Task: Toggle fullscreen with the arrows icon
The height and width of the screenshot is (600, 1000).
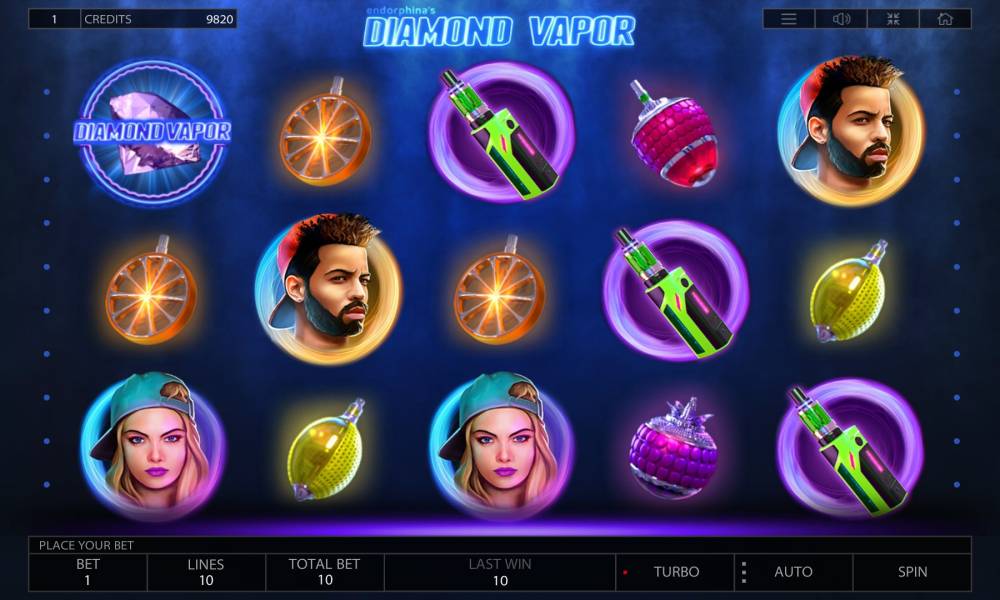Action: coord(893,19)
